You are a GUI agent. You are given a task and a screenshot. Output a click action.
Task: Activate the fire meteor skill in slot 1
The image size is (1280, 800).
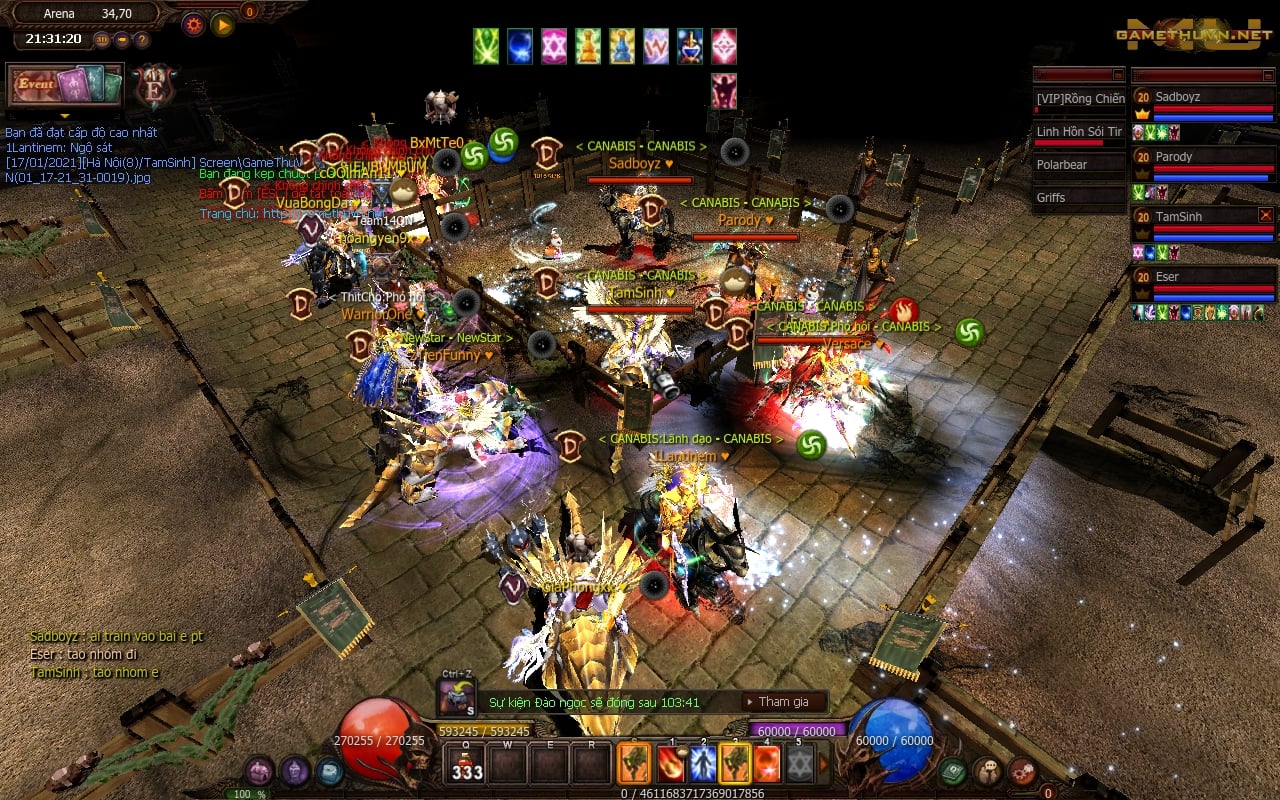pyautogui.click(x=669, y=765)
